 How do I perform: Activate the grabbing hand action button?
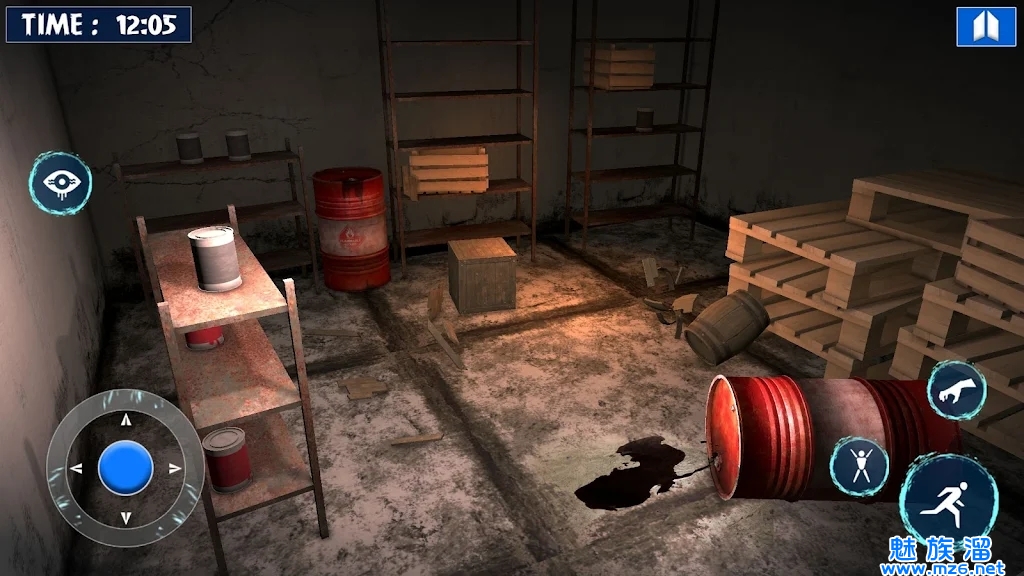coord(956,390)
